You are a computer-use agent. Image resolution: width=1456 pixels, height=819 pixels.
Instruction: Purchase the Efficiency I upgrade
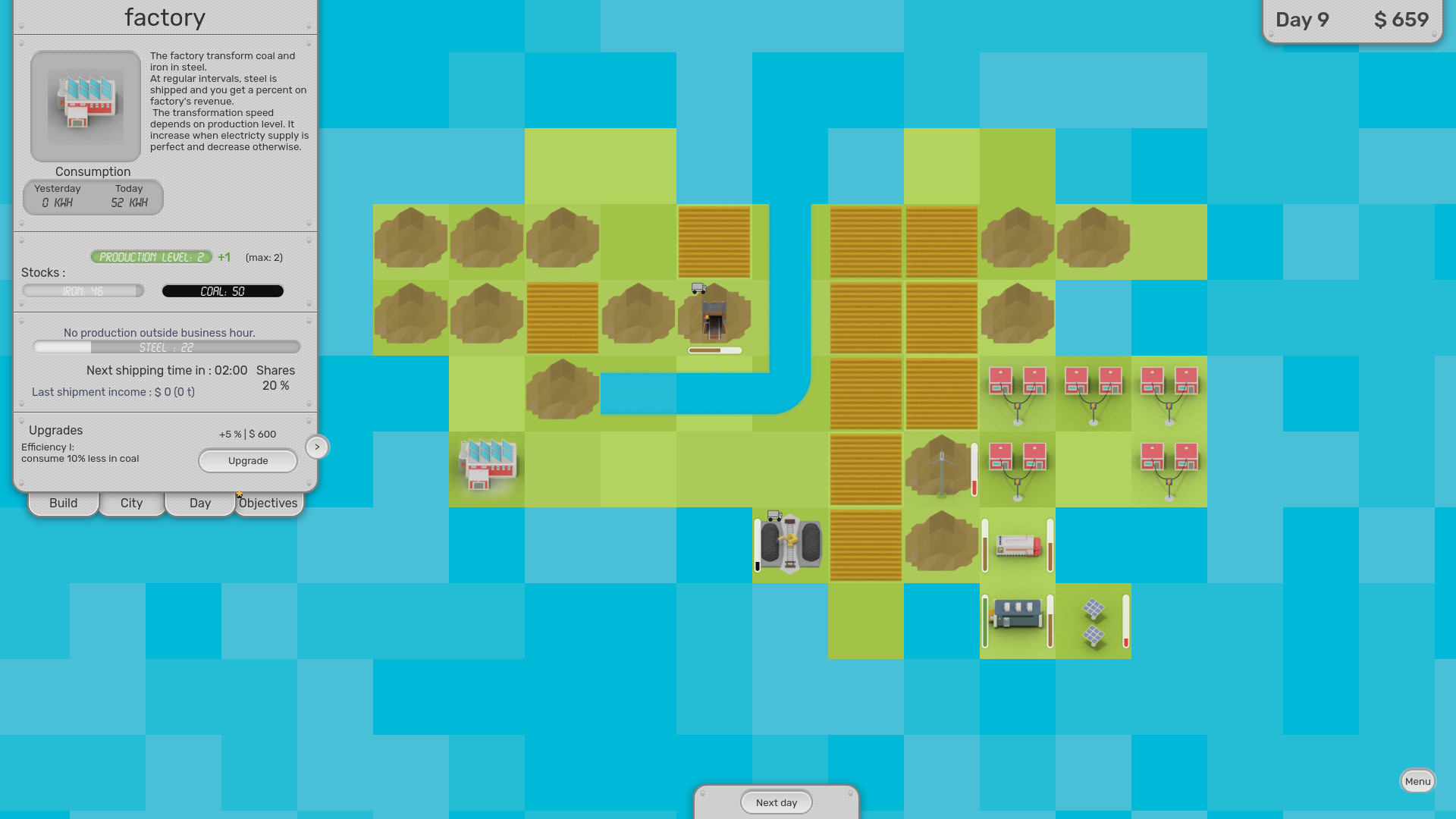(248, 460)
